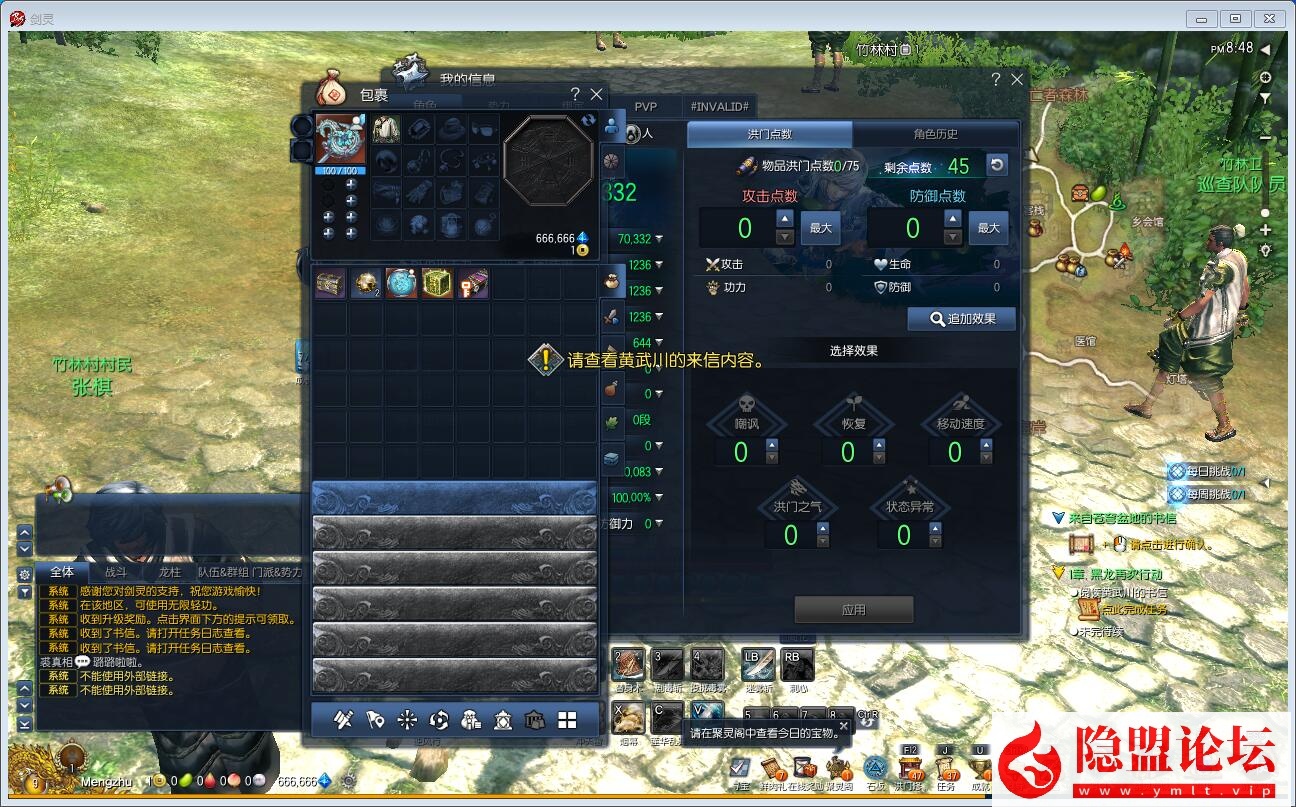Select the green cube item in bag
Image resolution: width=1296 pixels, height=807 pixels.
(x=437, y=284)
